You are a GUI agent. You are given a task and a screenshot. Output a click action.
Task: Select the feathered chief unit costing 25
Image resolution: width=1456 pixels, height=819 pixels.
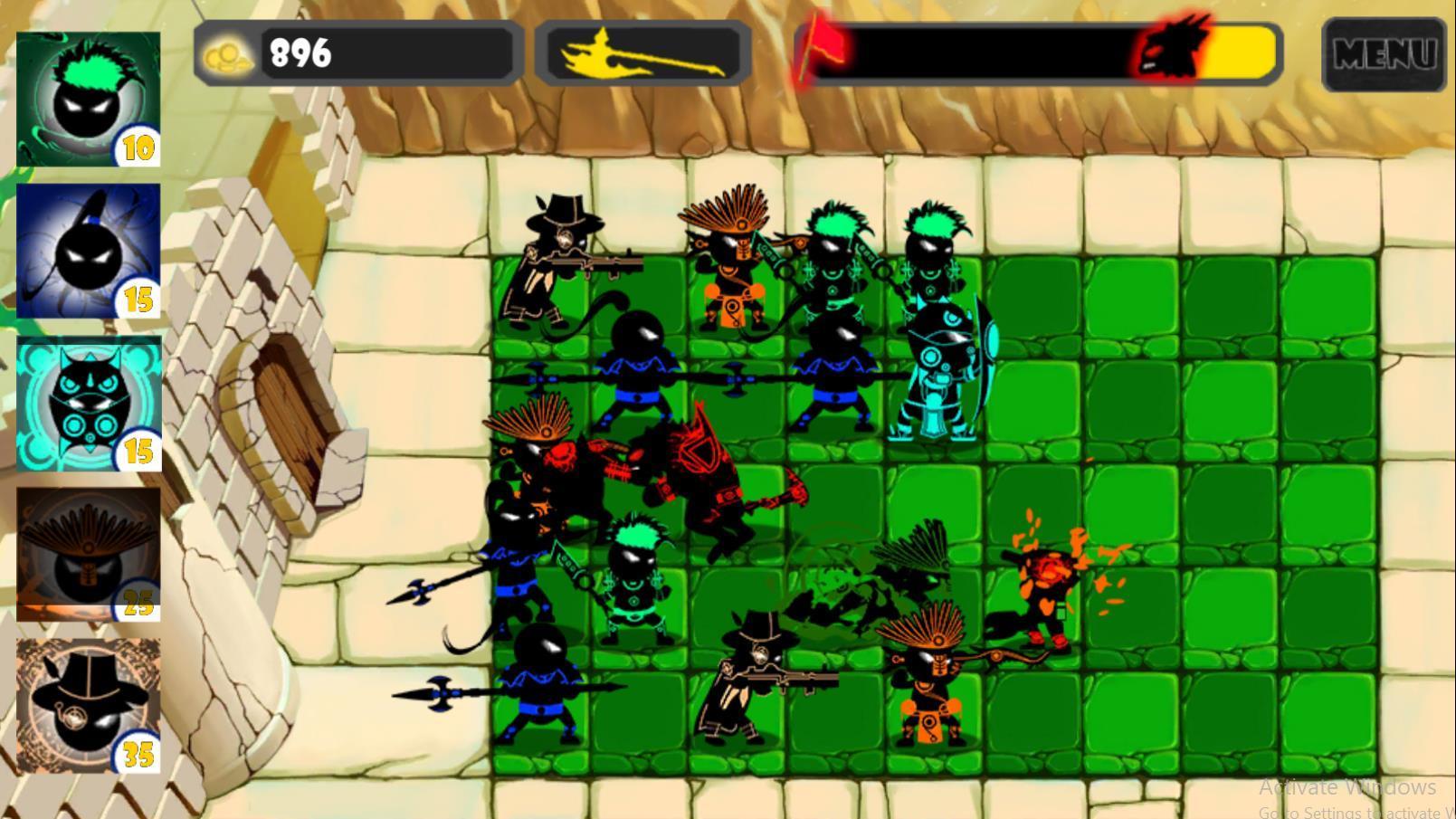click(86, 552)
